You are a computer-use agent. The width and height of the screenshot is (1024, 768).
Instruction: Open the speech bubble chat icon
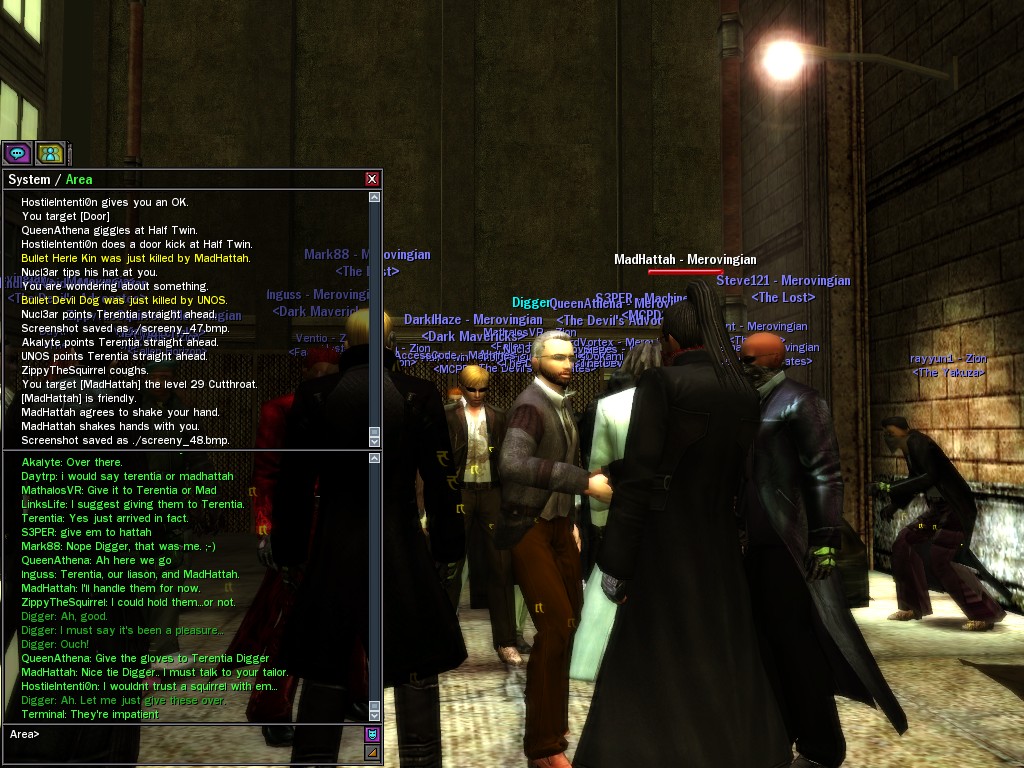(17, 153)
